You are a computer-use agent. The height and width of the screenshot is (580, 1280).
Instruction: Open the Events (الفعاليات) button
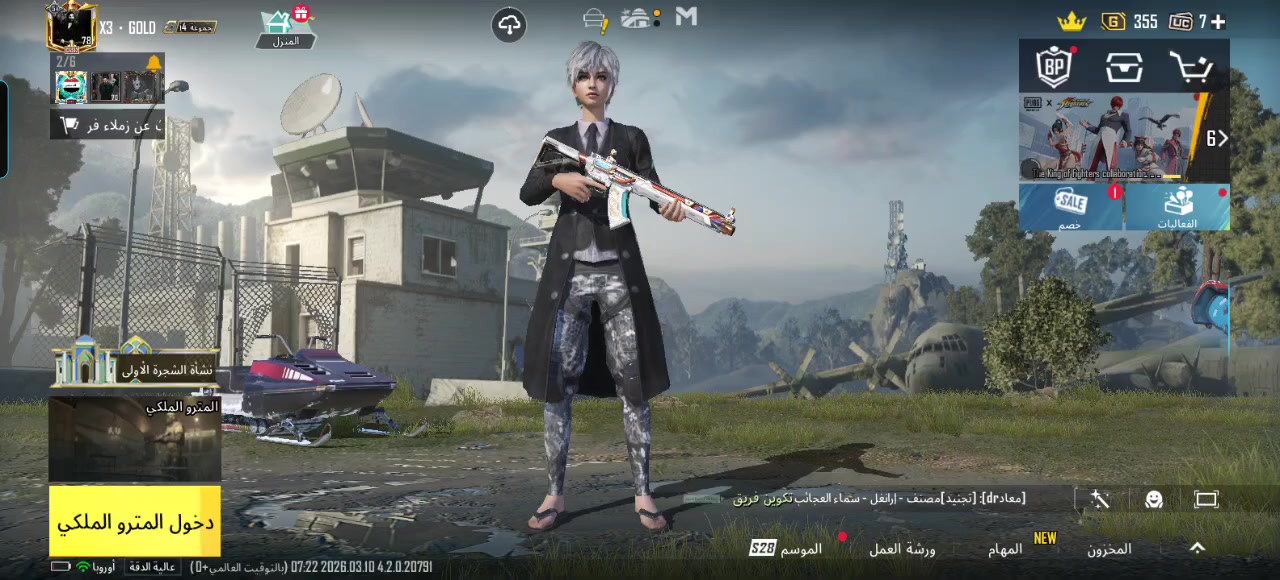1177,207
